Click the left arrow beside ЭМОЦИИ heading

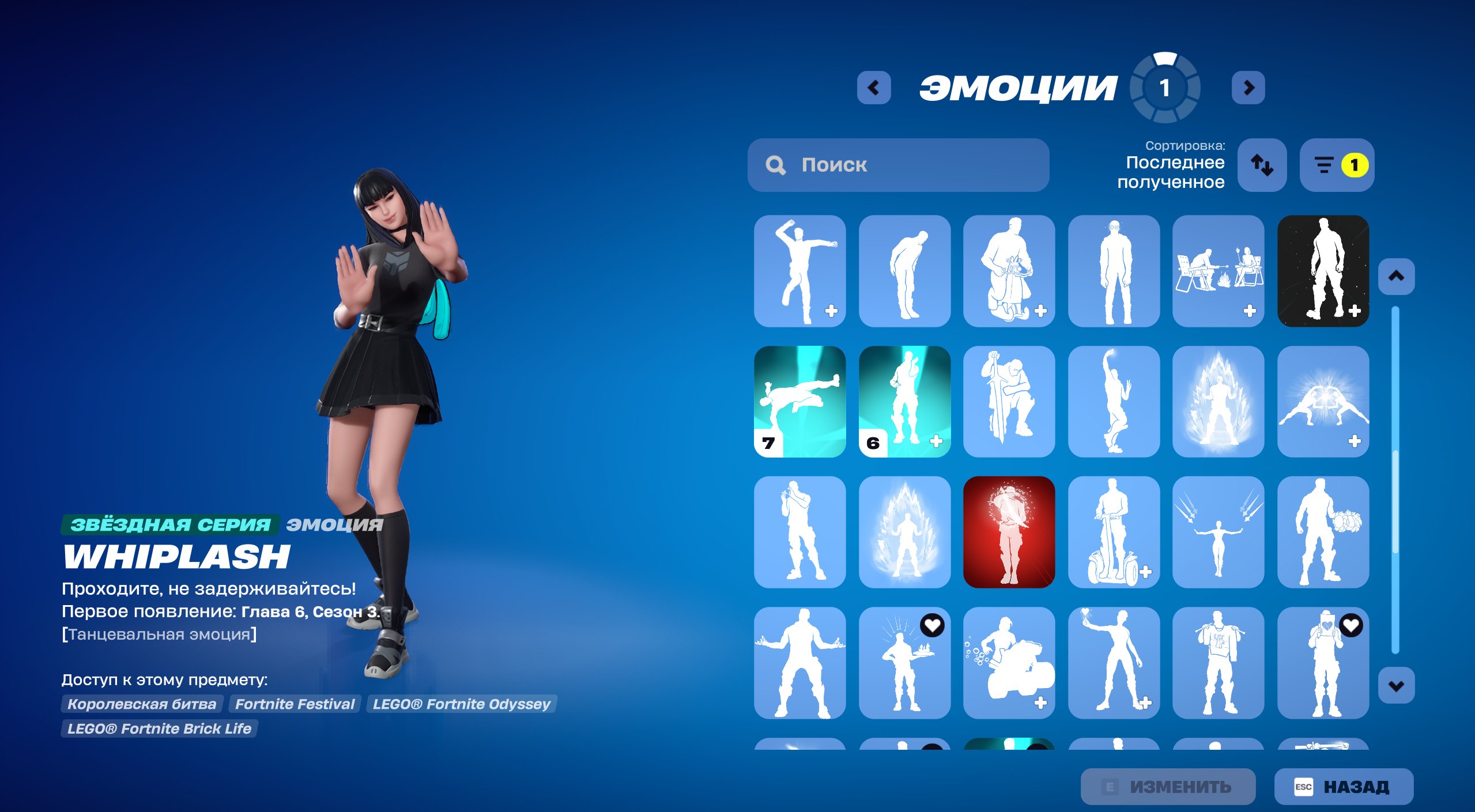[x=873, y=88]
